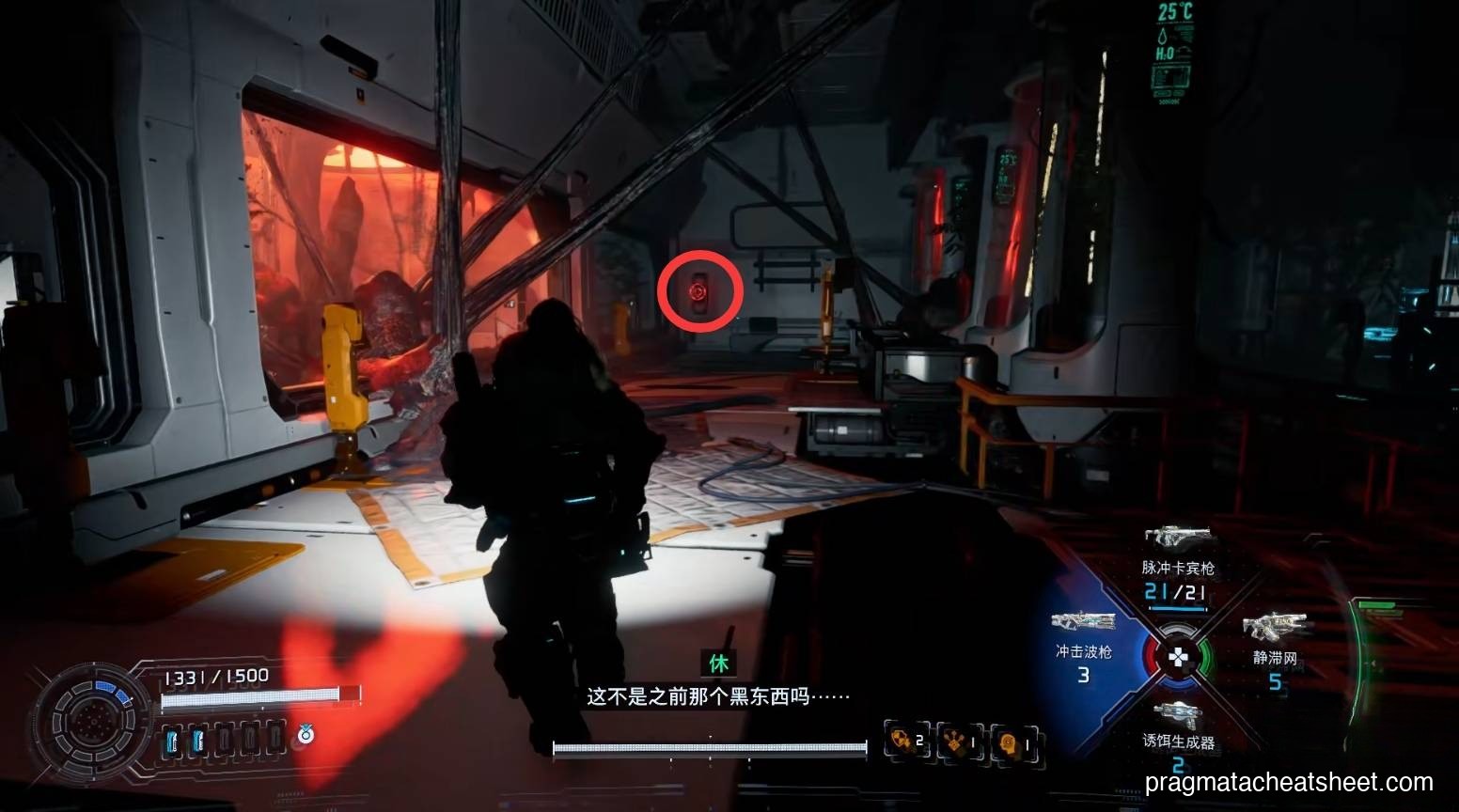1459x812 pixels.
Task: Click the medal icon beside the cells
Action: pos(304,734)
